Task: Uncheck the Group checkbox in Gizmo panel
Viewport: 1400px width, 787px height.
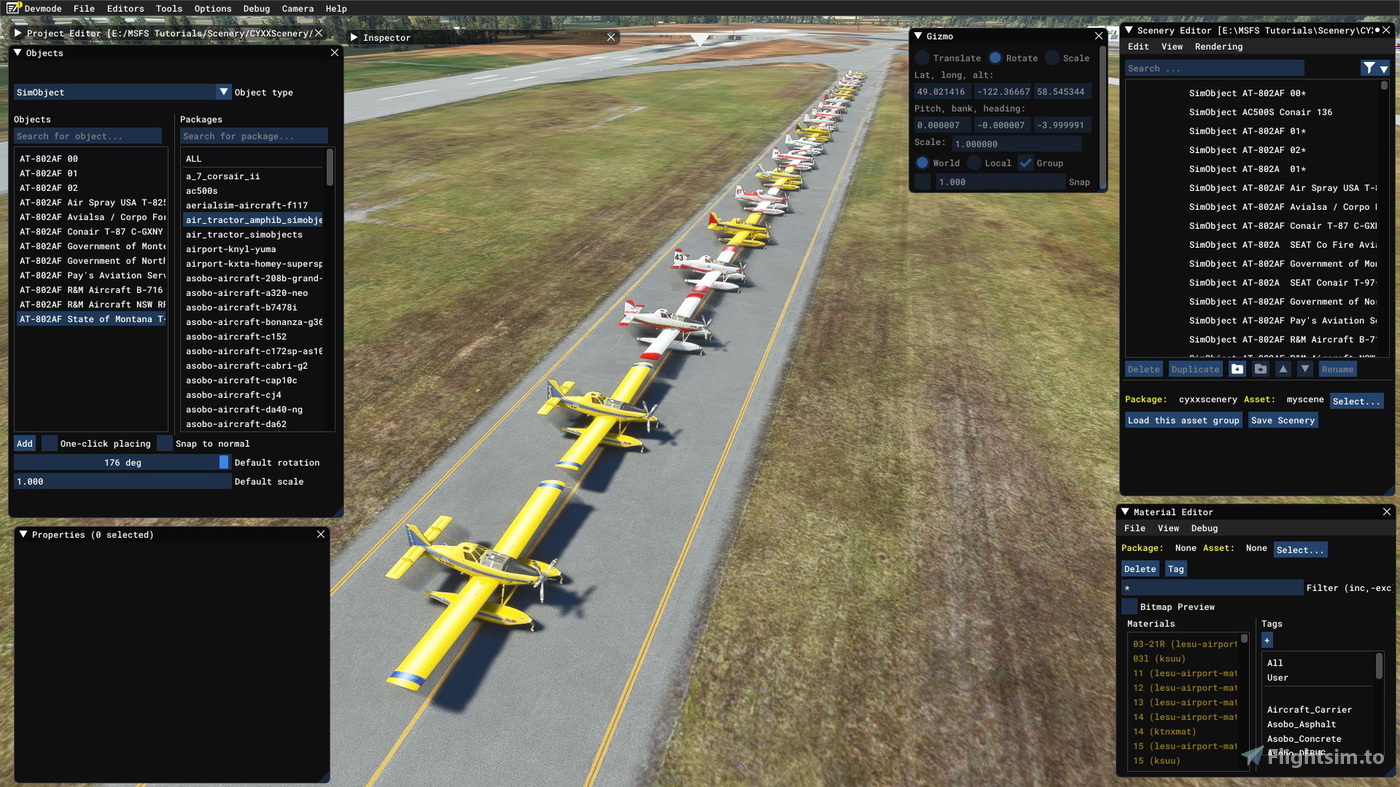Action: [x=1025, y=162]
